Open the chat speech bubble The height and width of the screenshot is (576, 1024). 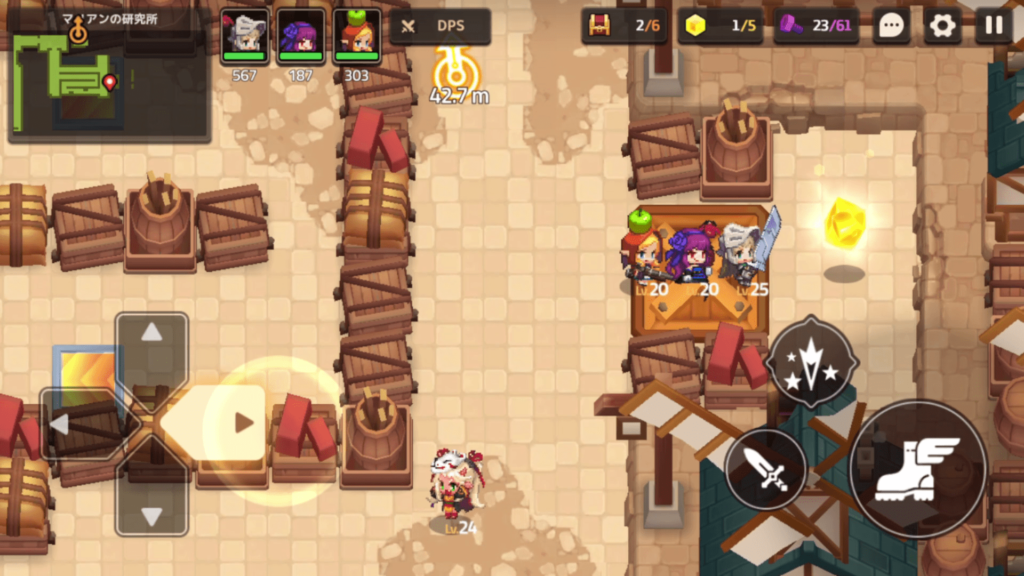(890, 27)
